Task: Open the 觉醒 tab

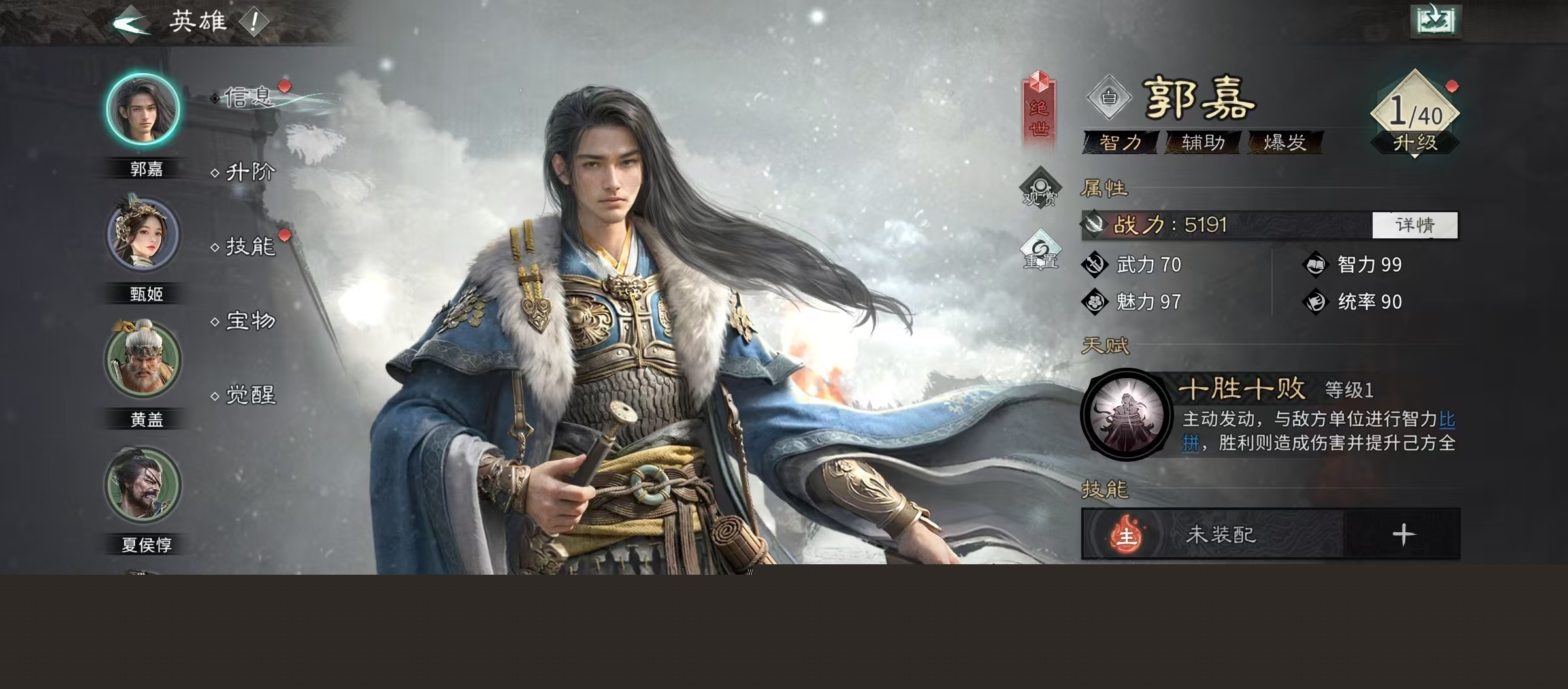Action: [x=250, y=395]
